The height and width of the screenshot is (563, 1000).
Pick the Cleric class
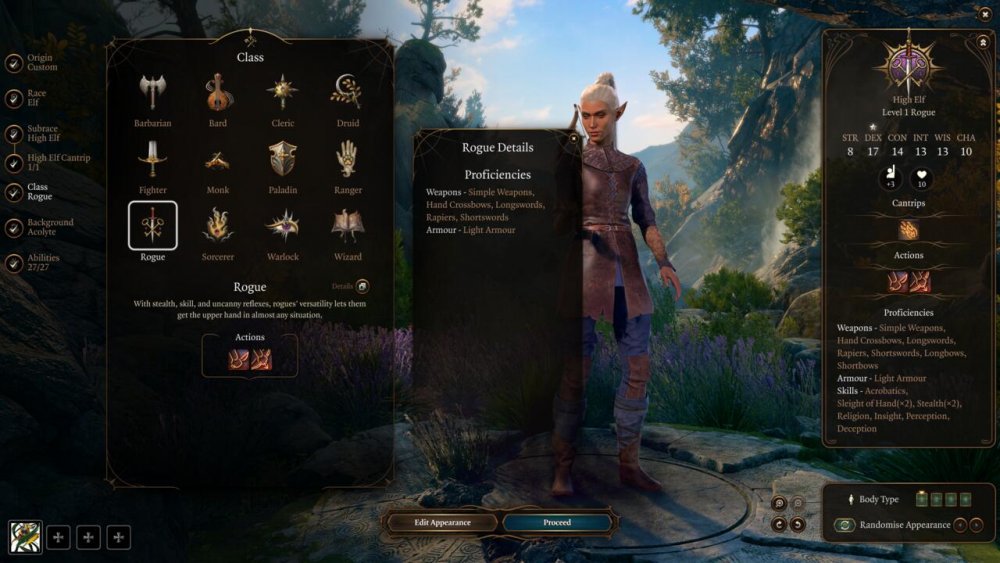(282, 93)
